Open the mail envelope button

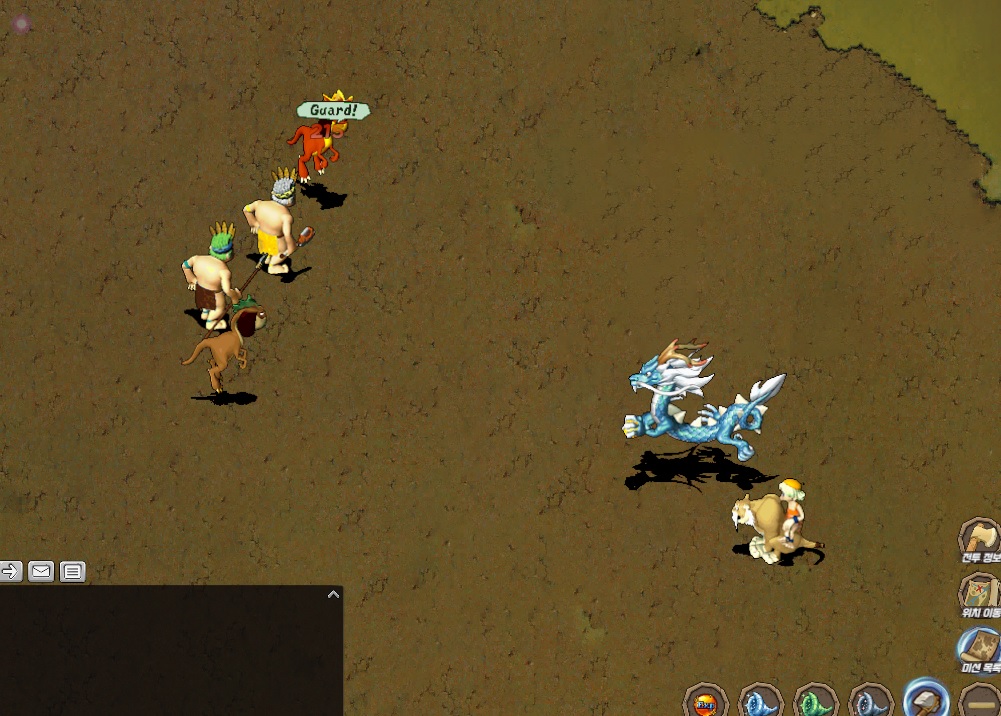[x=41, y=571]
